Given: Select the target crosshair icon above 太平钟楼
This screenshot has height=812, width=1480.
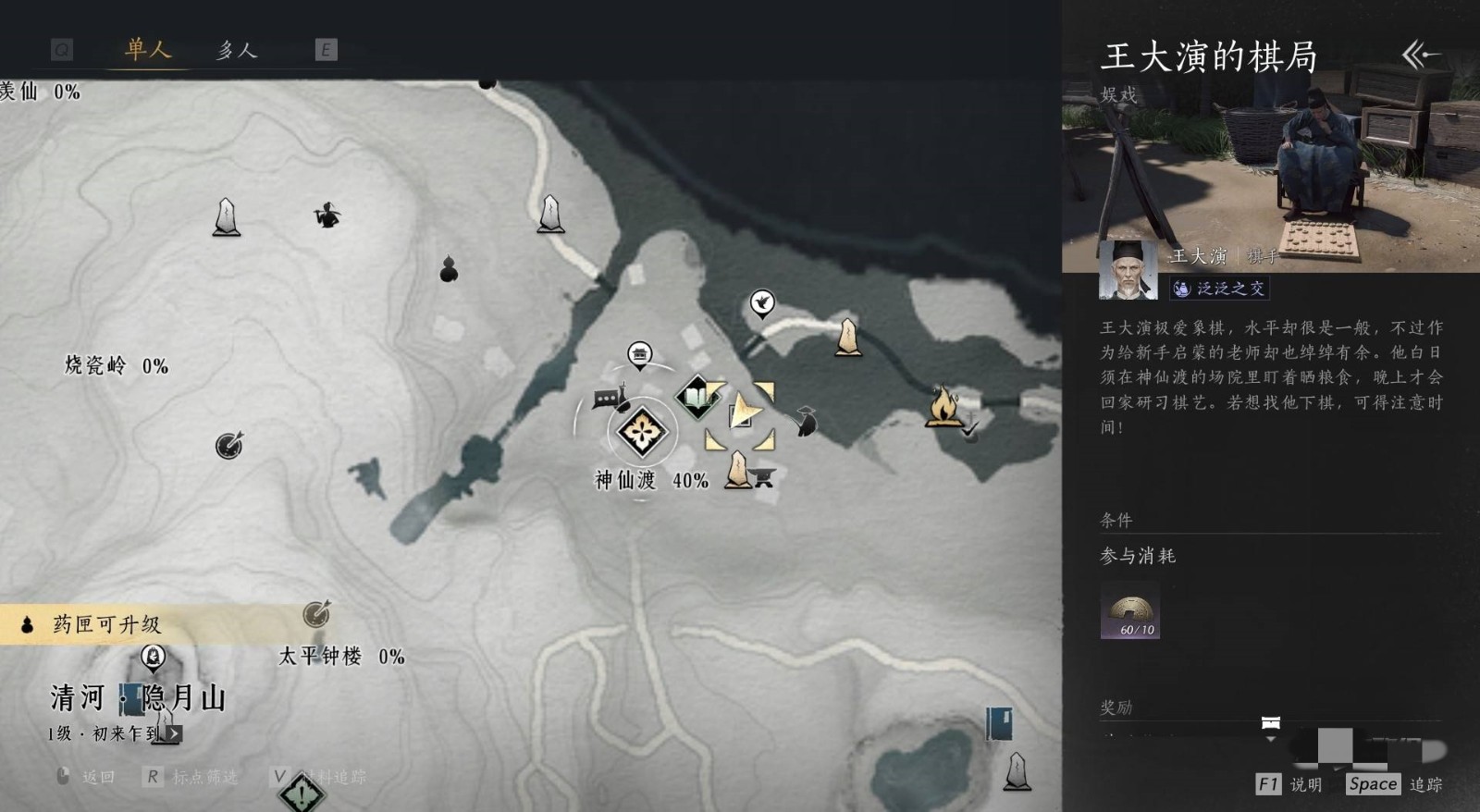Looking at the screenshot, I should 314,613.
